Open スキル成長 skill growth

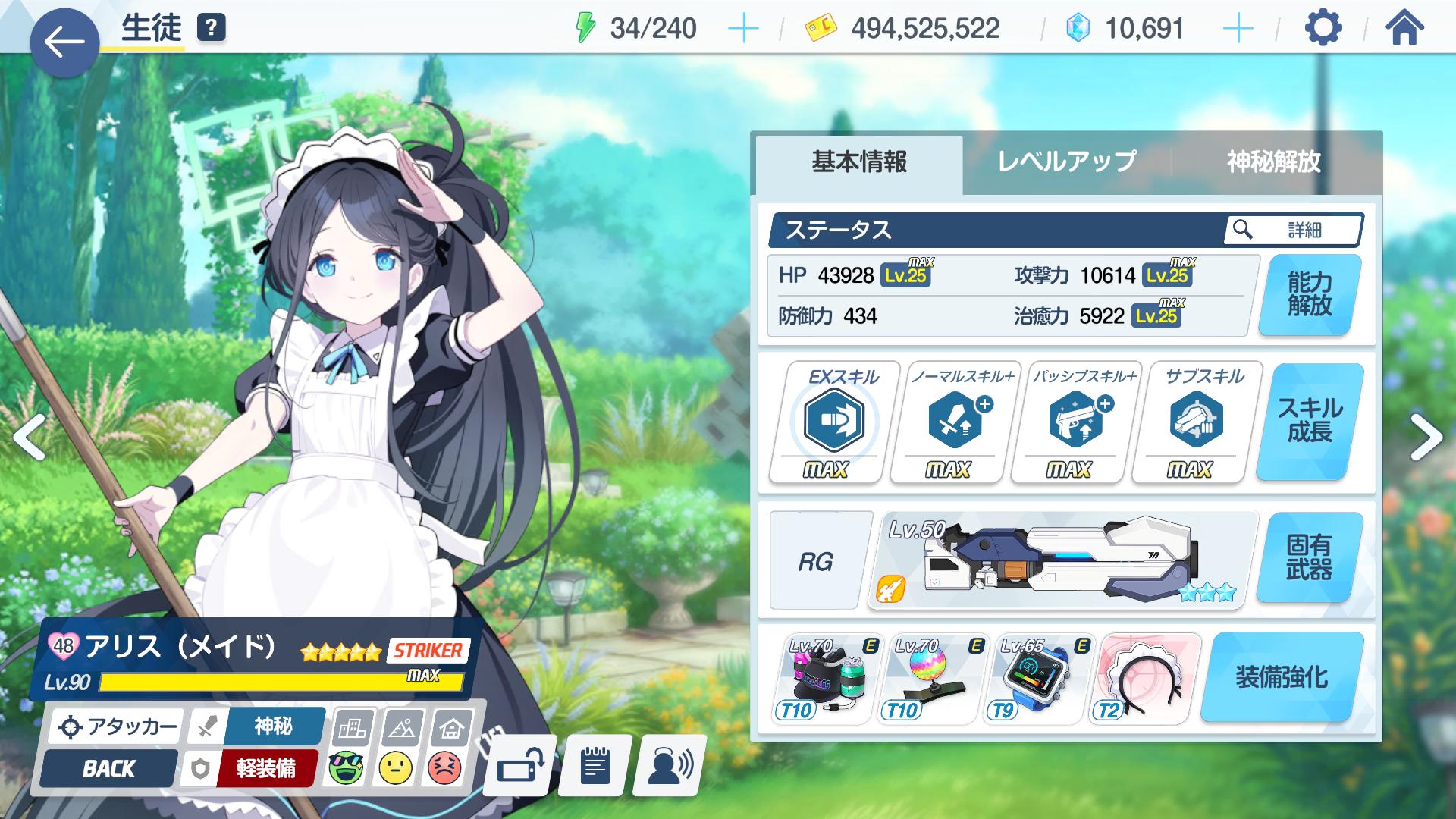coord(1310,420)
